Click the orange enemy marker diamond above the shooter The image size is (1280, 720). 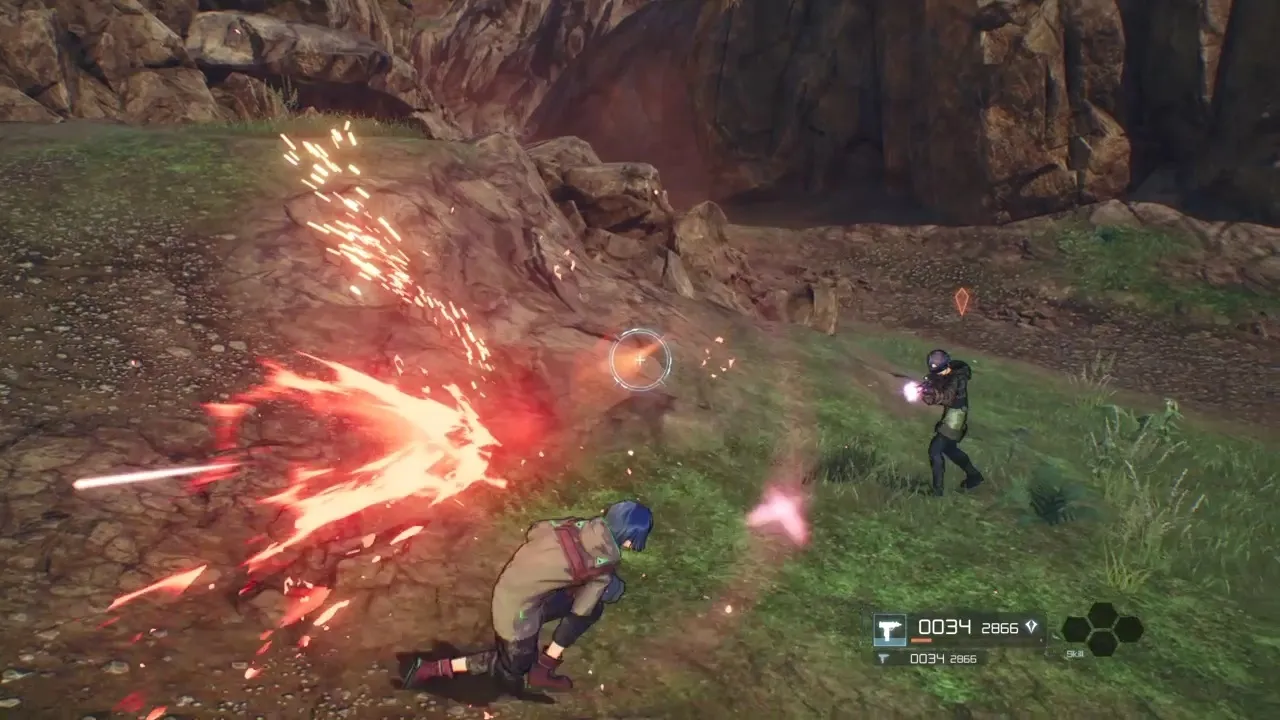962,300
